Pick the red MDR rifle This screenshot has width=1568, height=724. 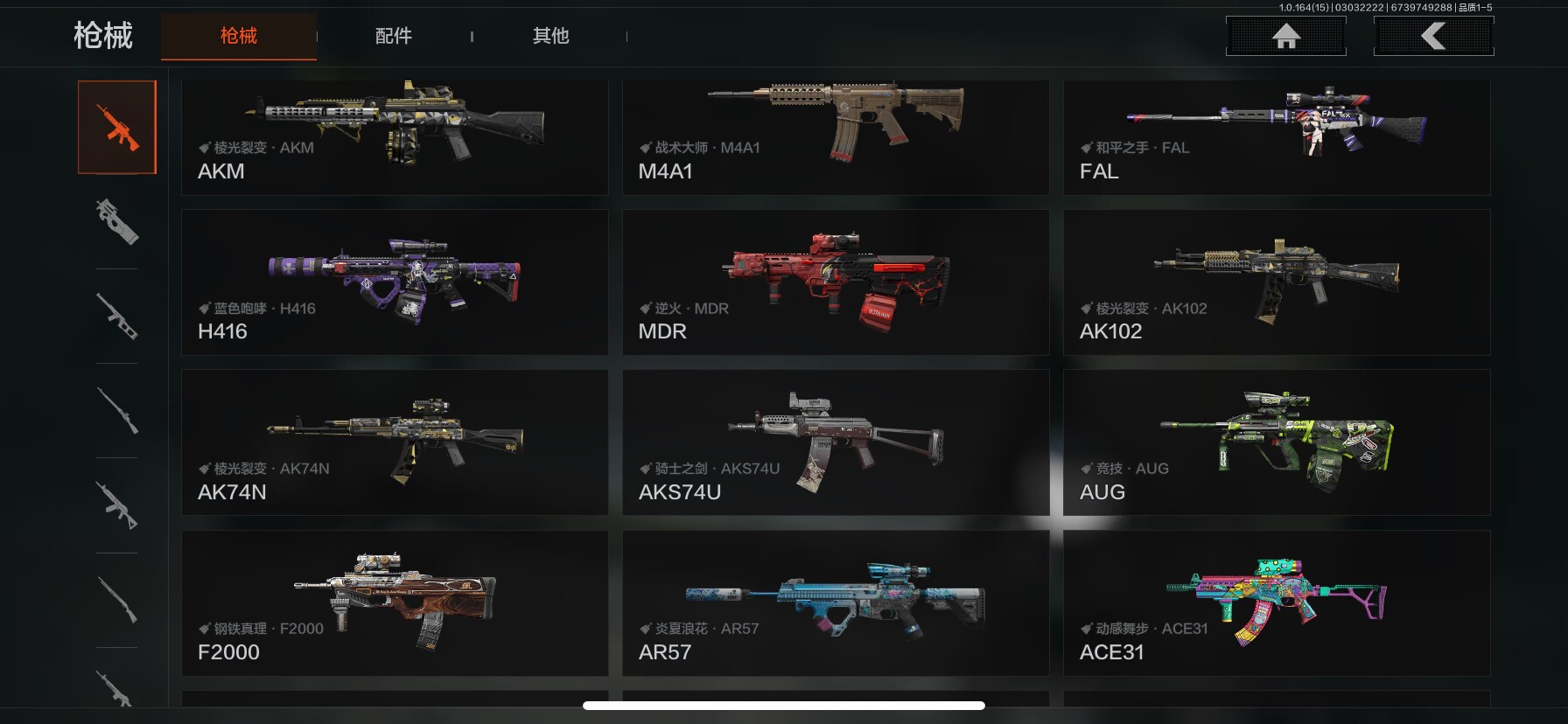pyautogui.click(x=835, y=282)
